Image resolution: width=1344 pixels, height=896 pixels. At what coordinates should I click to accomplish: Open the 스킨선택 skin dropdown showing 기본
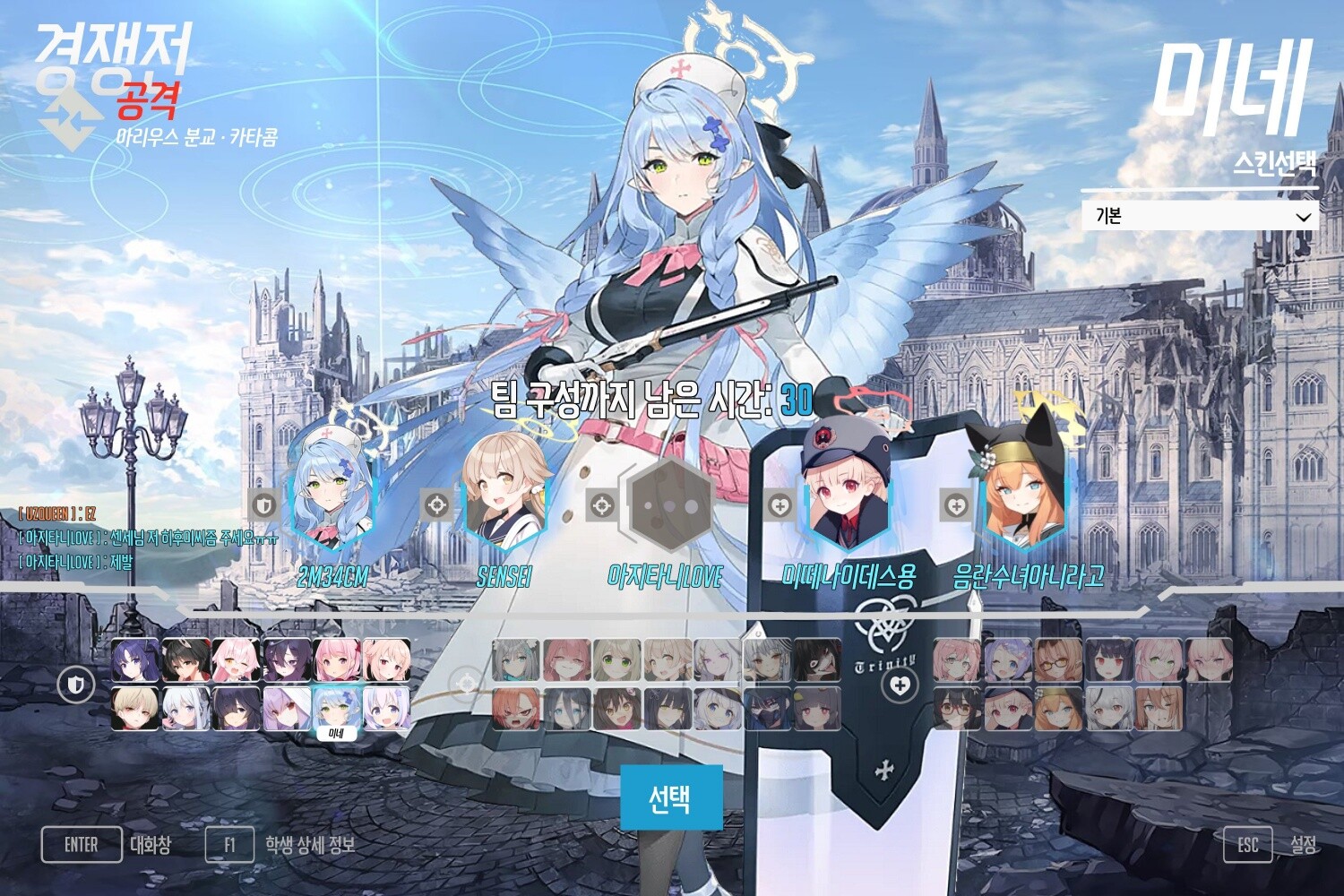tap(1199, 217)
